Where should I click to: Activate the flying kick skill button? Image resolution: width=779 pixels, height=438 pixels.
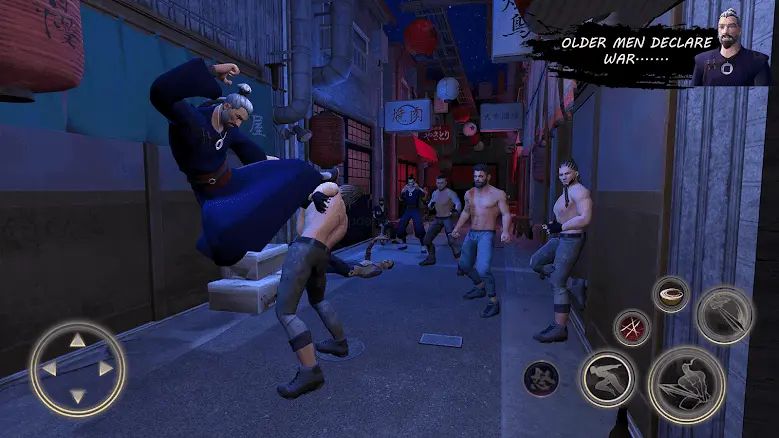coord(725,316)
